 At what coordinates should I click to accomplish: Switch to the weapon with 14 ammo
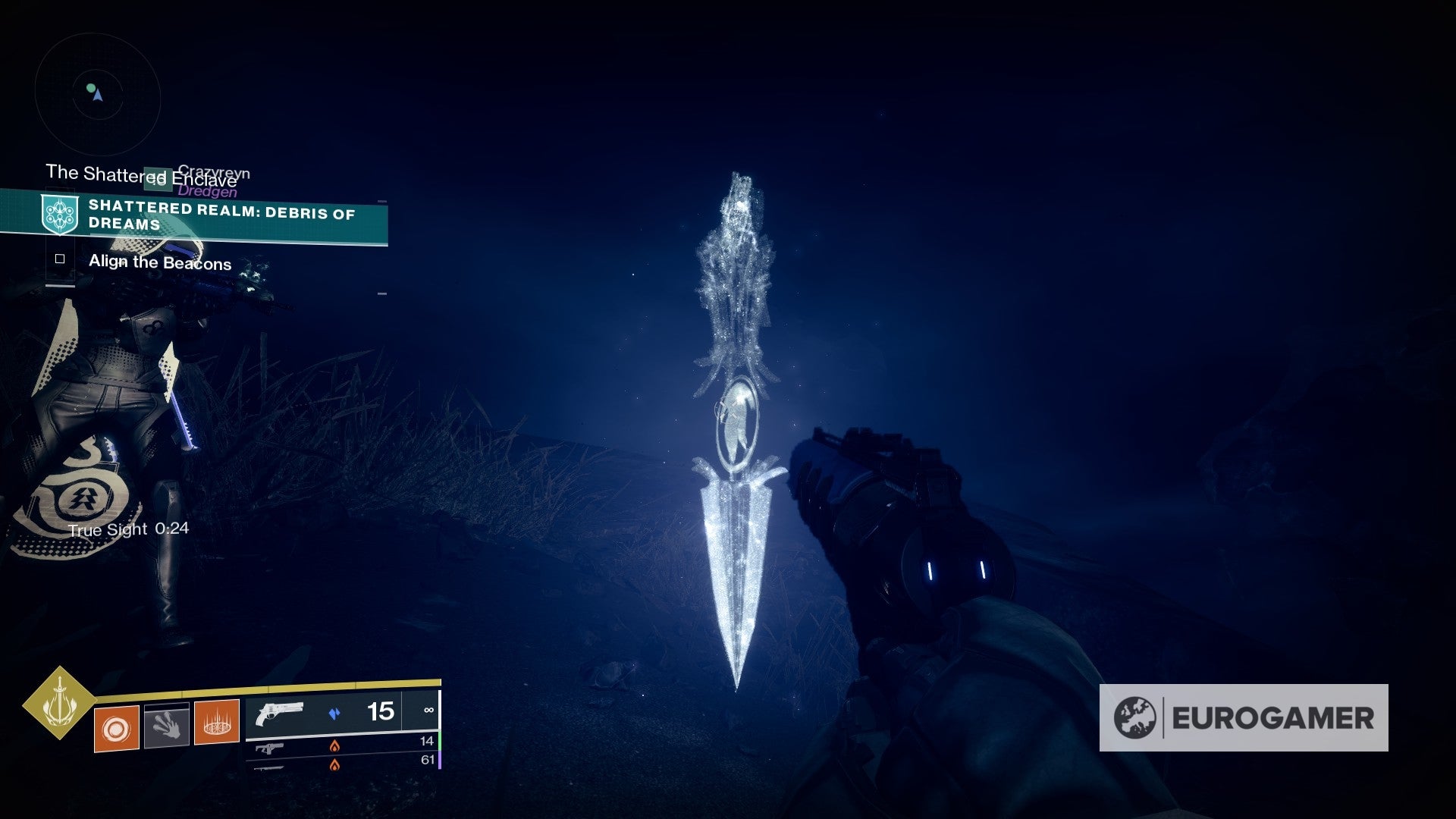coord(342,745)
